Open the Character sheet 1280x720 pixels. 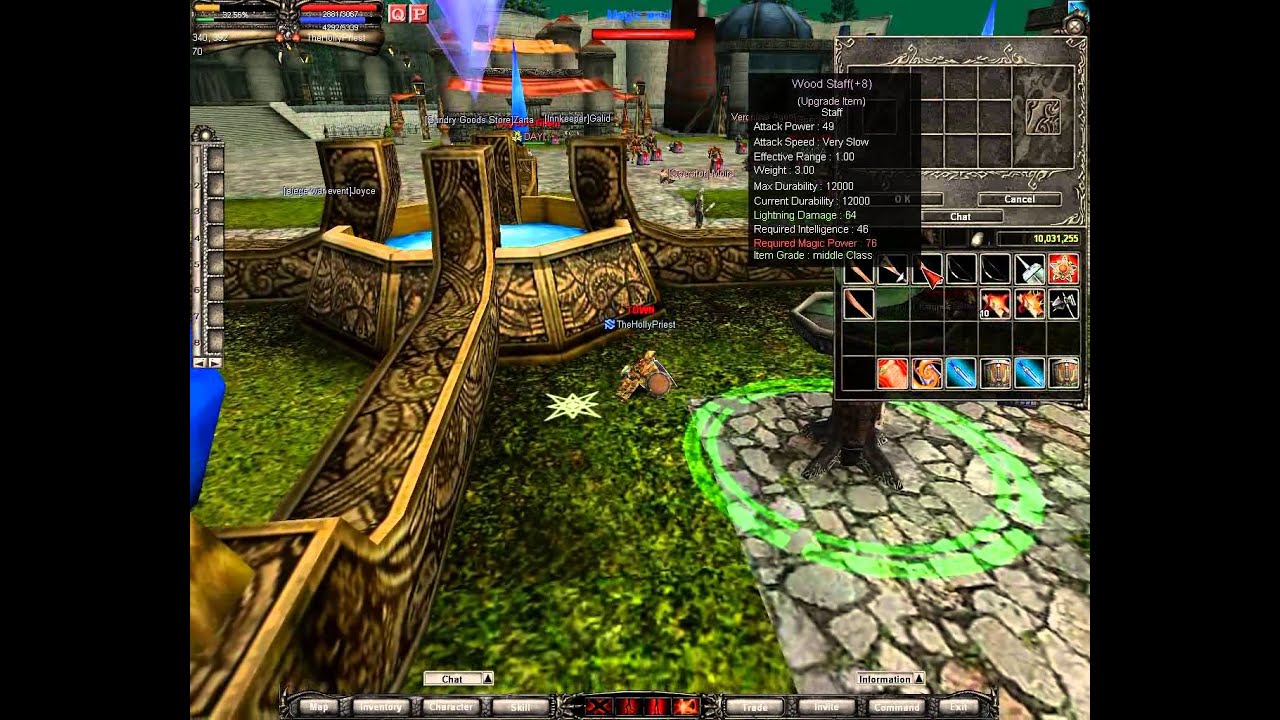click(x=451, y=707)
